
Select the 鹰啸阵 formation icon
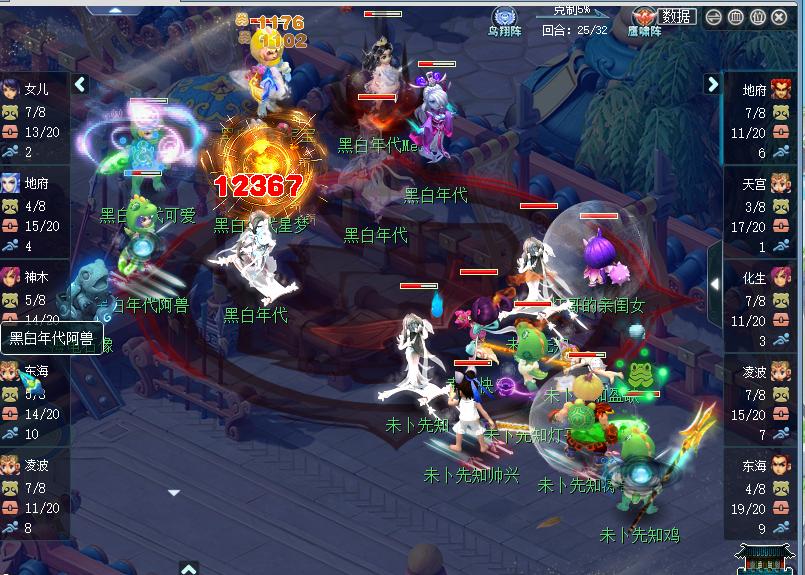tap(646, 18)
